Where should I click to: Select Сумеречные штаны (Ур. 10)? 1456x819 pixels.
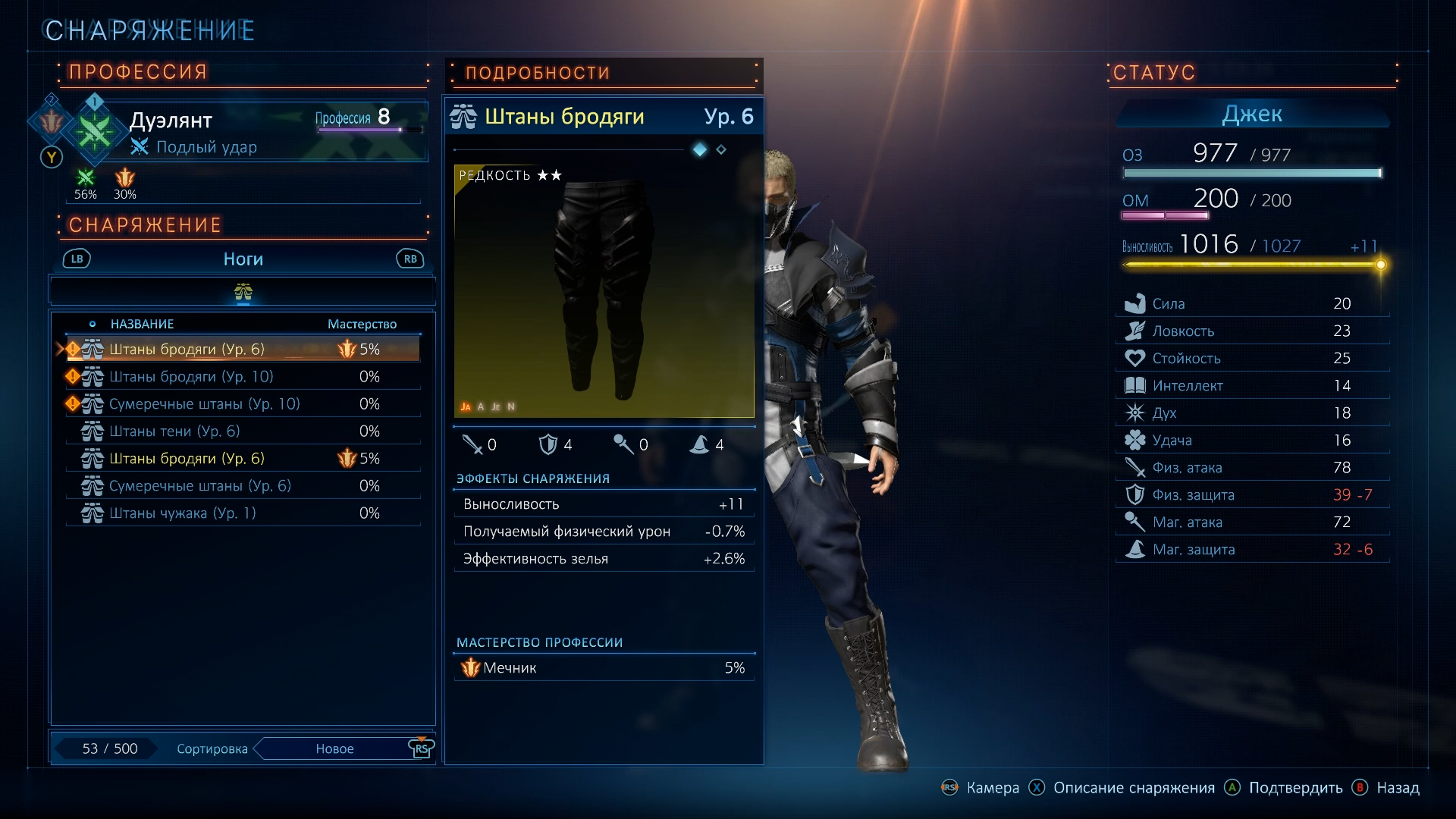(x=243, y=404)
